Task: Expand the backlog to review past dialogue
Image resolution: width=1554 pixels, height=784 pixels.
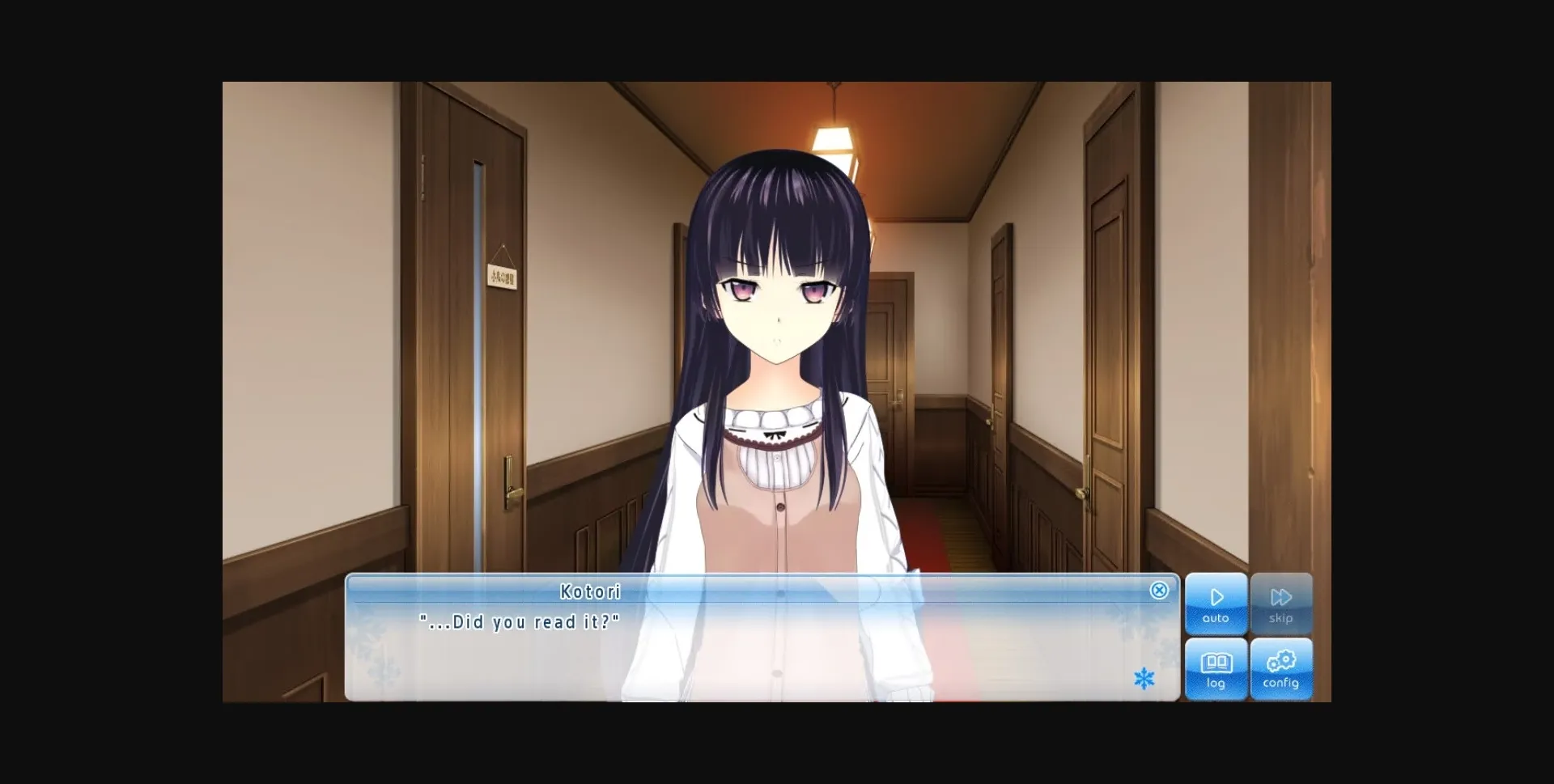Action: point(1216,669)
